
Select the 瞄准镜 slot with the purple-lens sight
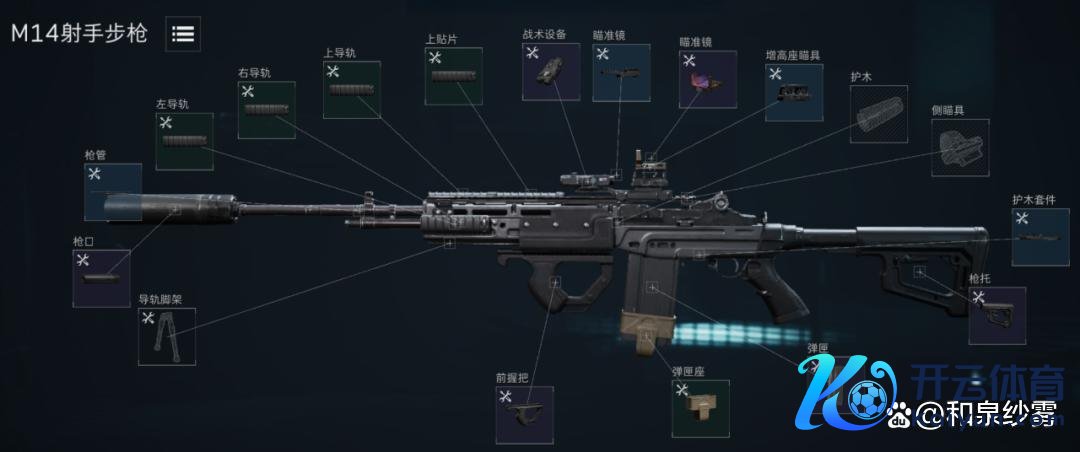pos(707,79)
